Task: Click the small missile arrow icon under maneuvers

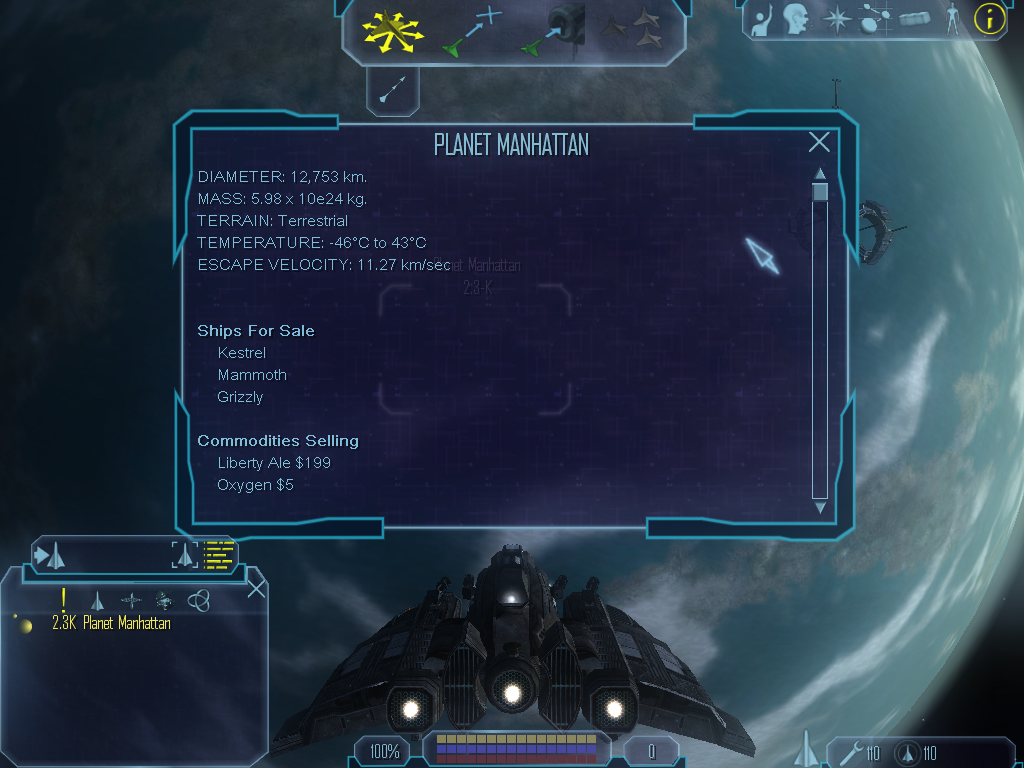Action: (392, 90)
